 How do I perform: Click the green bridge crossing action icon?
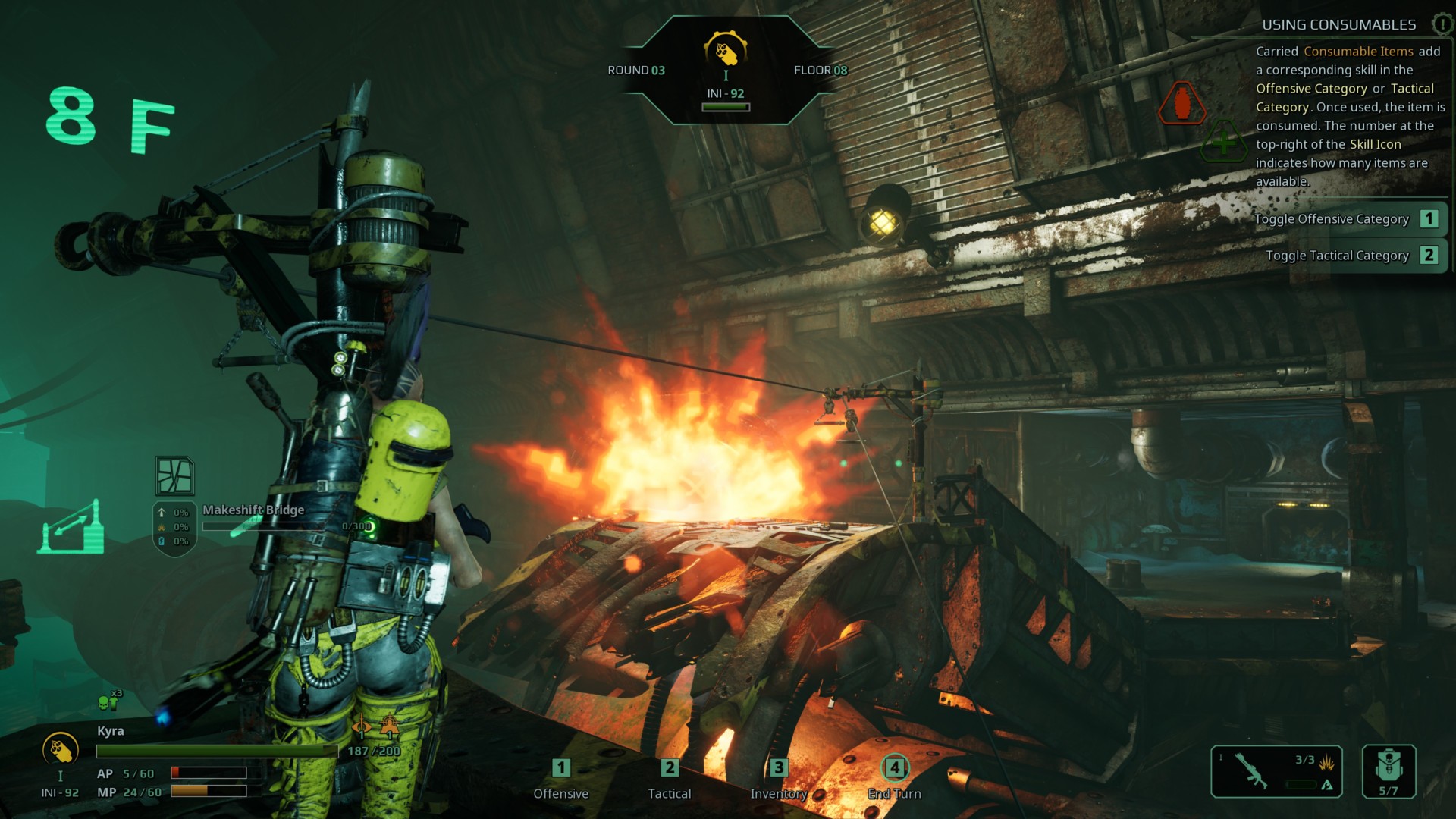pyautogui.click(x=72, y=527)
